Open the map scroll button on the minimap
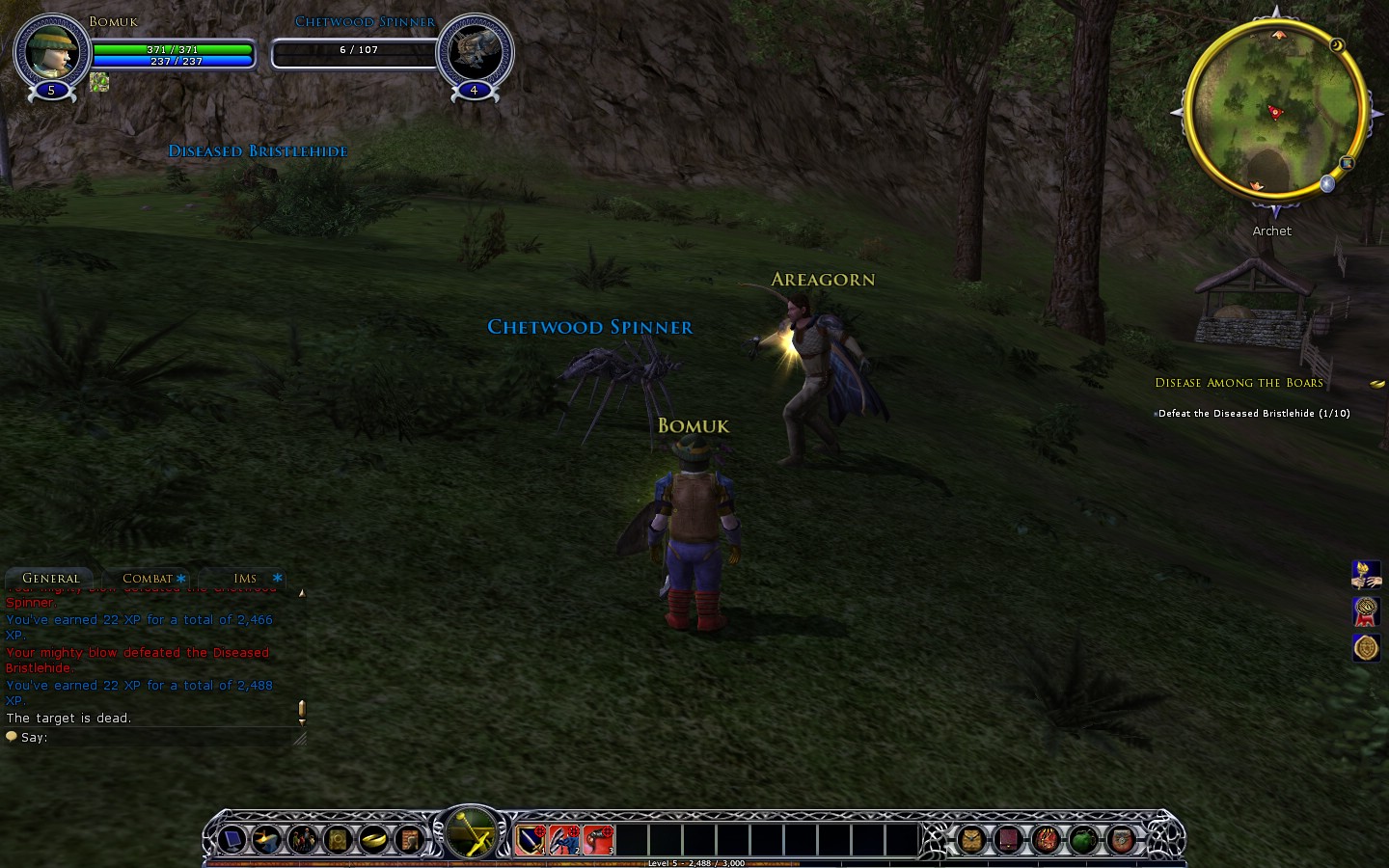Viewport: 1389px width, 868px height. click(x=1347, y=163)
